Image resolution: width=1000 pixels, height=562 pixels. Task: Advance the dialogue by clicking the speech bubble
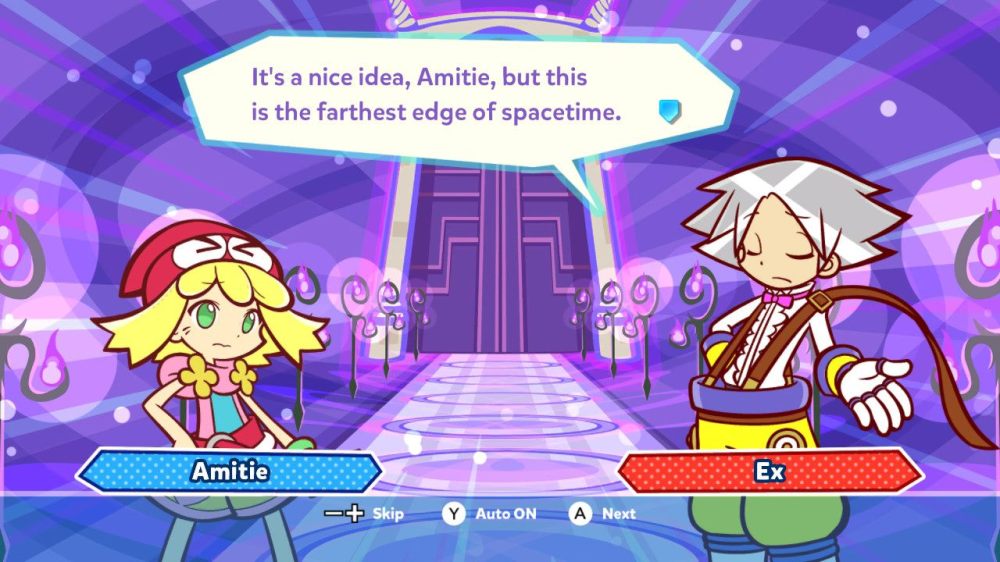[x=440, y=95]
